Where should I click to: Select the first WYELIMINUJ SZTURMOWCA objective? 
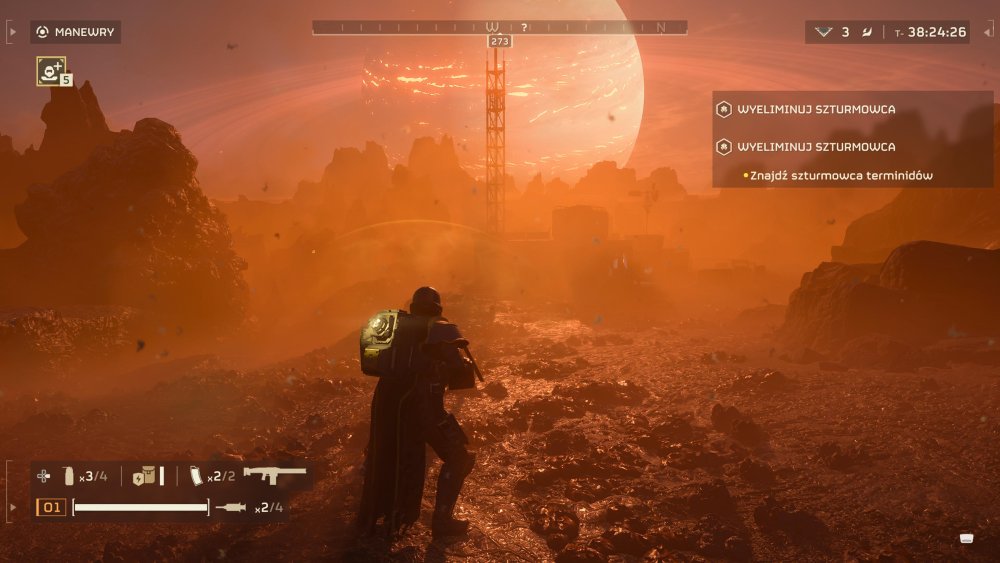tap(816, 109)
